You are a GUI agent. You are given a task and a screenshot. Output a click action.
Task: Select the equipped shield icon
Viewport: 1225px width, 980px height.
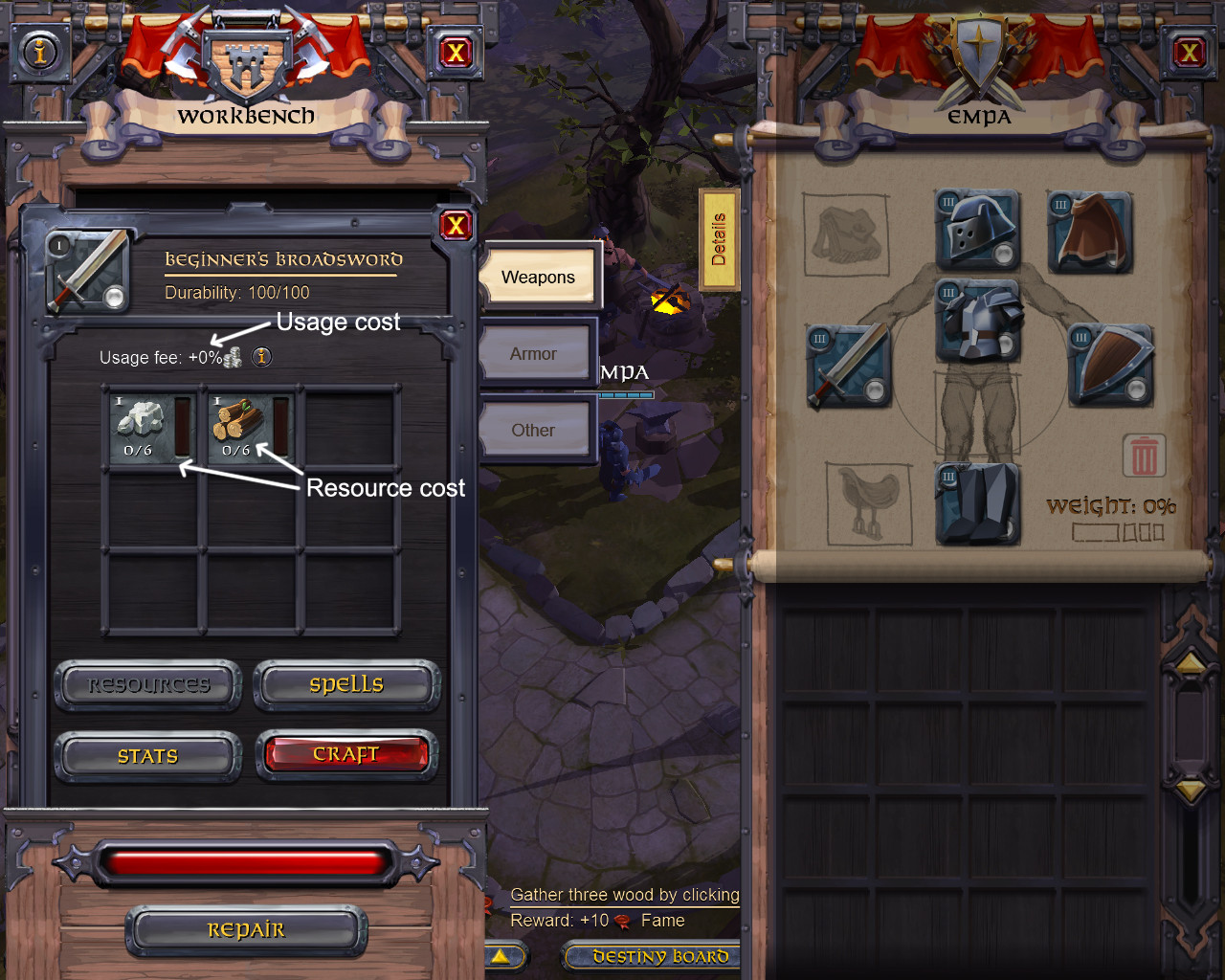point(1110,366)
